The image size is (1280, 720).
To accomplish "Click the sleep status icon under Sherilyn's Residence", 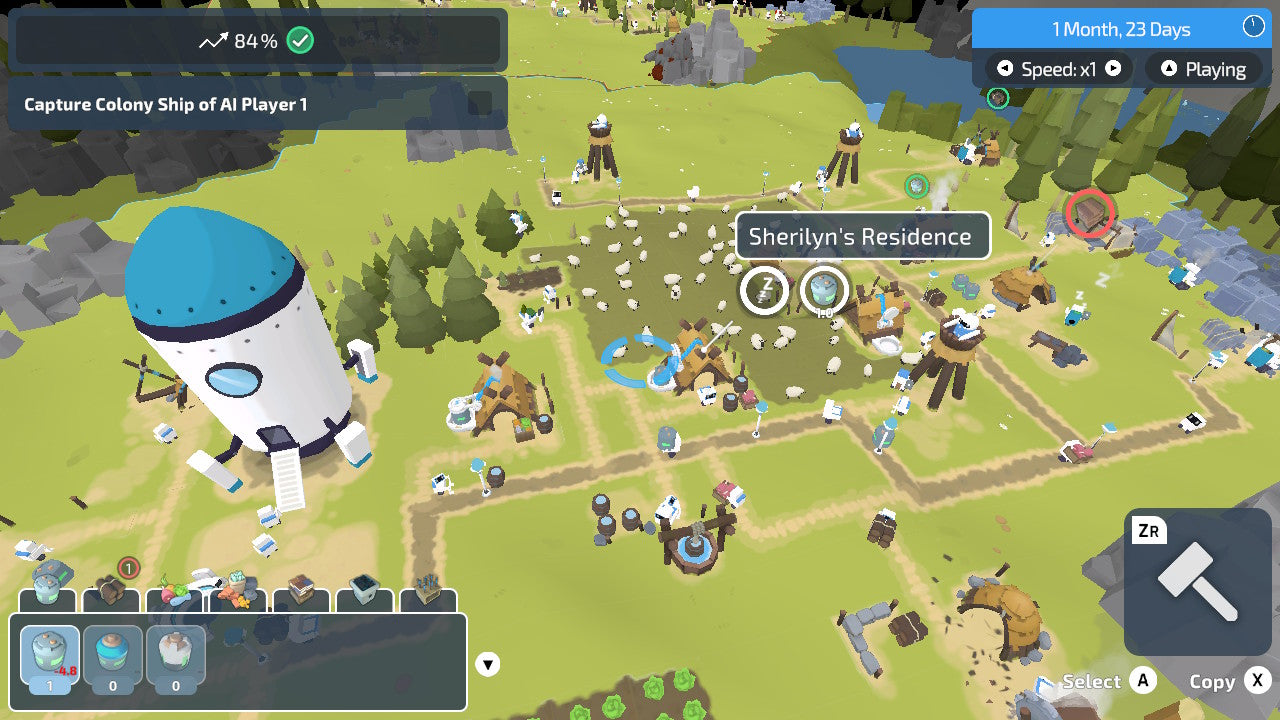I will 764,290.
